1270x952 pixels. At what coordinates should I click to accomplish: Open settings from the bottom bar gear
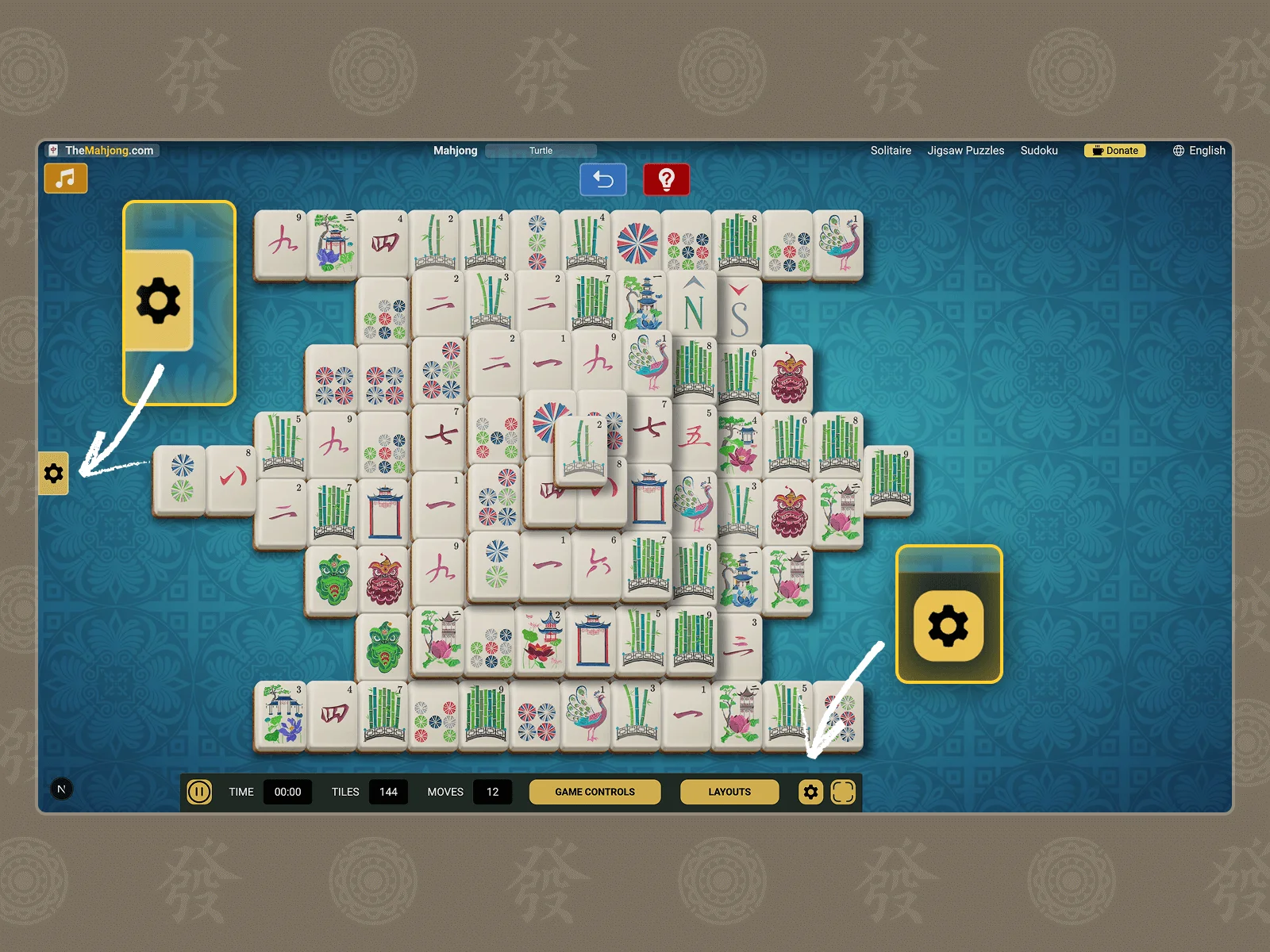pyautogui.click(x=810, y=792)
